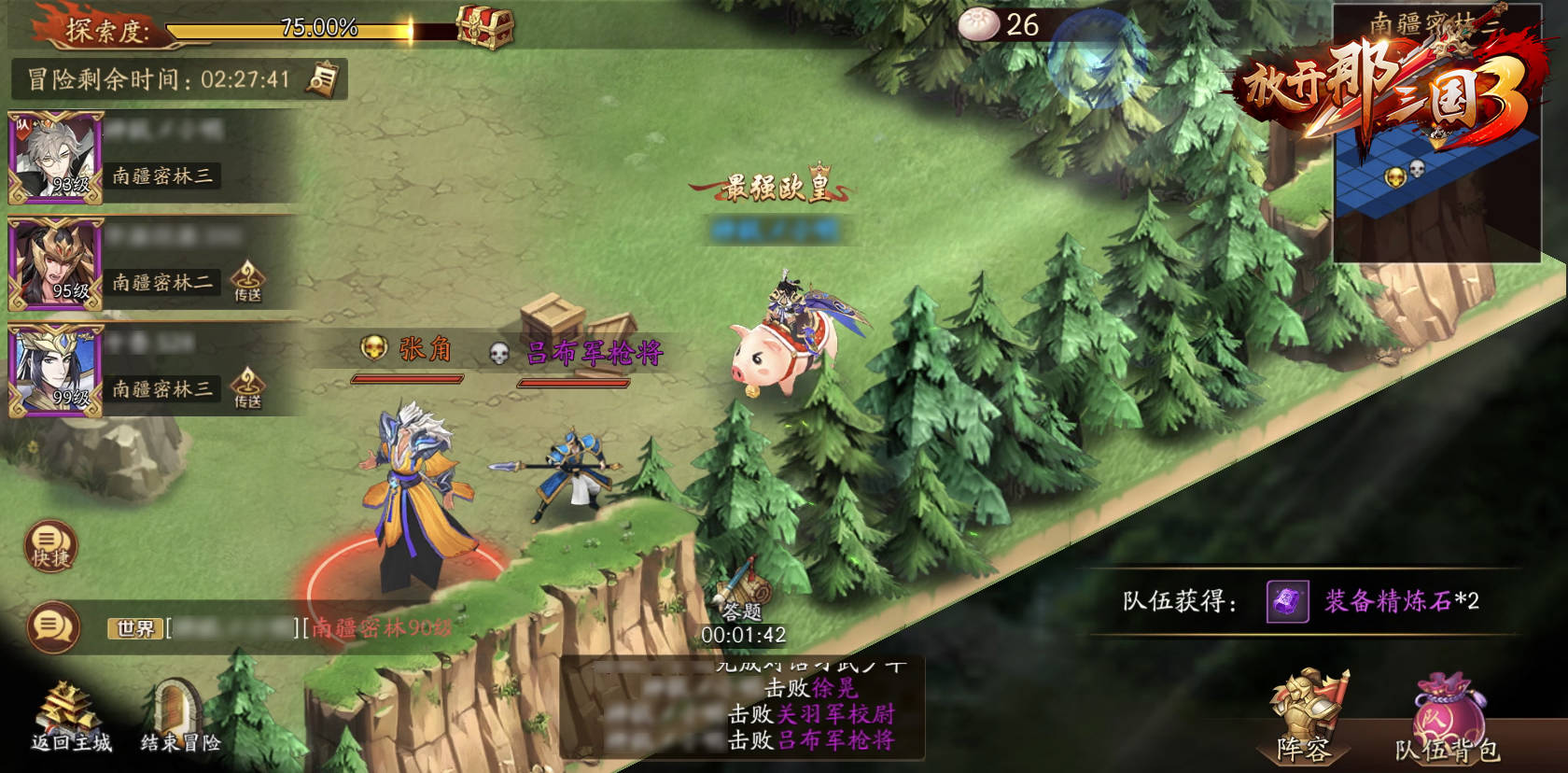Open the 队伍背包 team bag

(1448, 719)
